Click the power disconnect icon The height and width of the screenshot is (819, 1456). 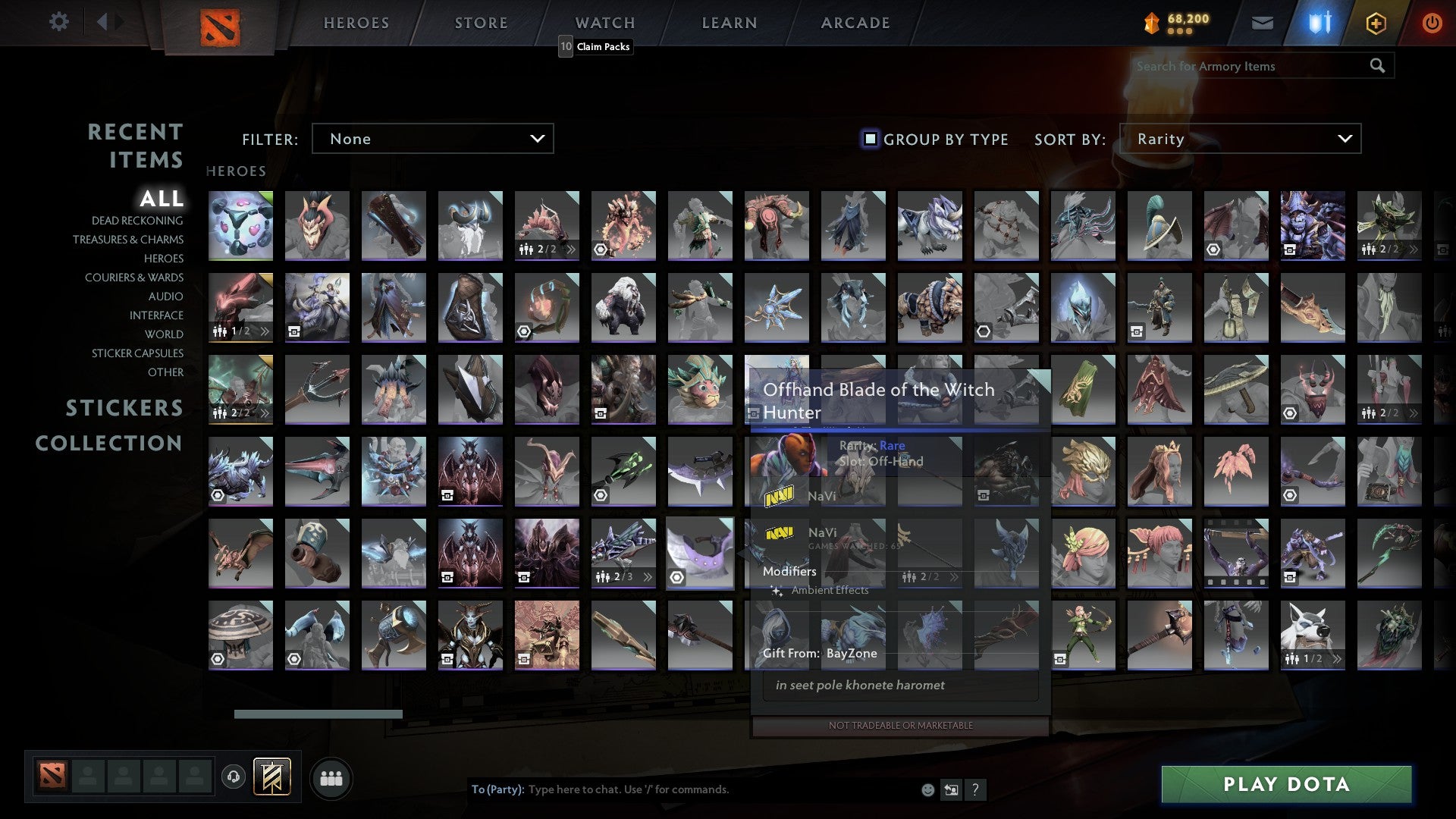1432,22
